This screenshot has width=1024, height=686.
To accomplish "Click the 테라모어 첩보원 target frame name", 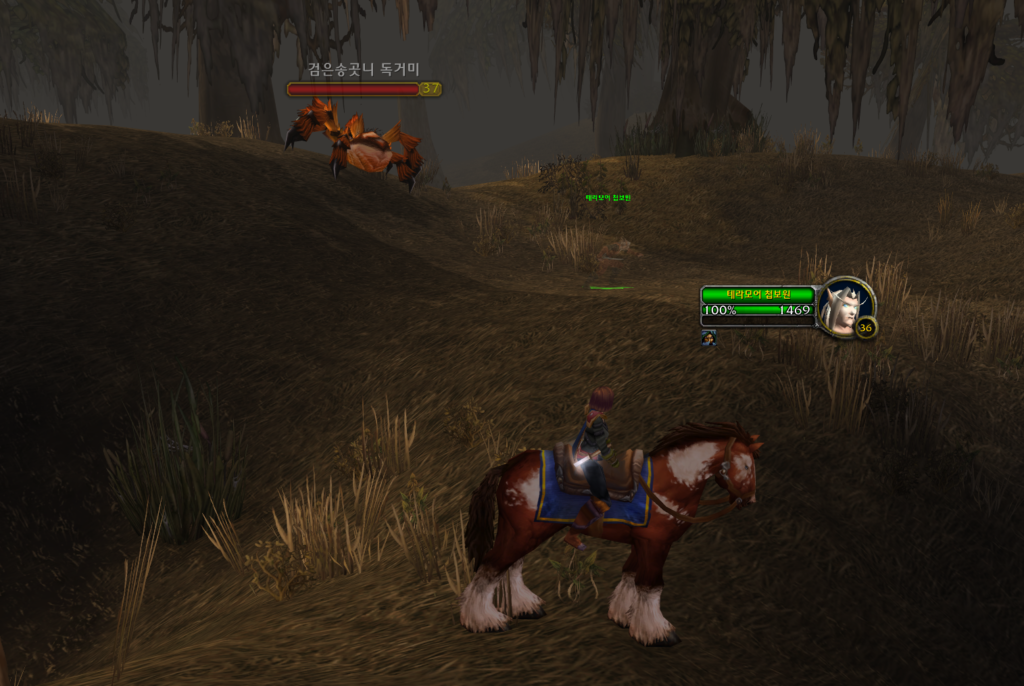I will tap(757, 294).
